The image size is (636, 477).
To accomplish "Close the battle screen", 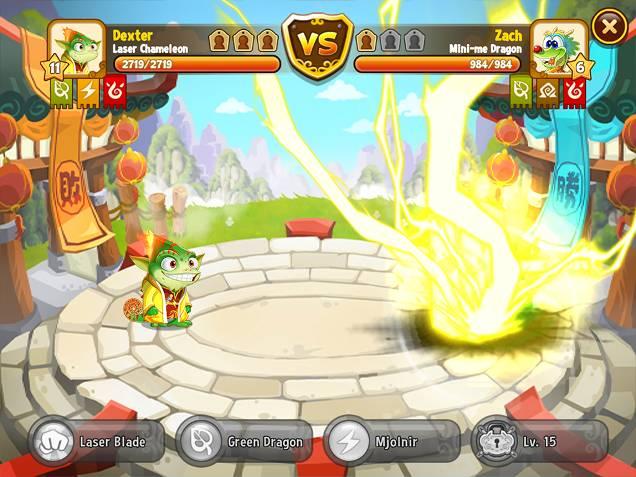I will [x=609, y=27].
